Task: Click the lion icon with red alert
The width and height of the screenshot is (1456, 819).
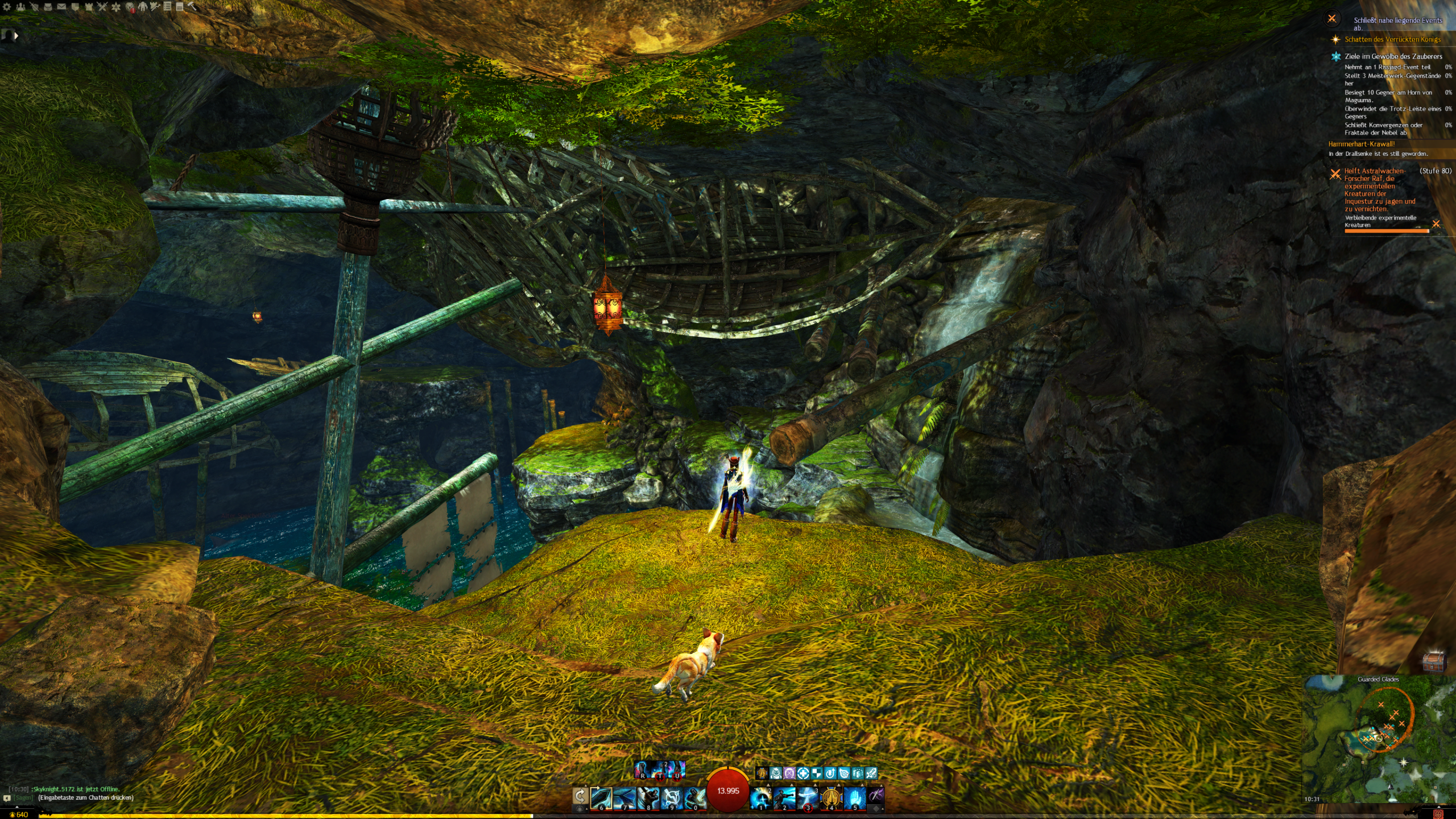Action: tap(130, 7)
